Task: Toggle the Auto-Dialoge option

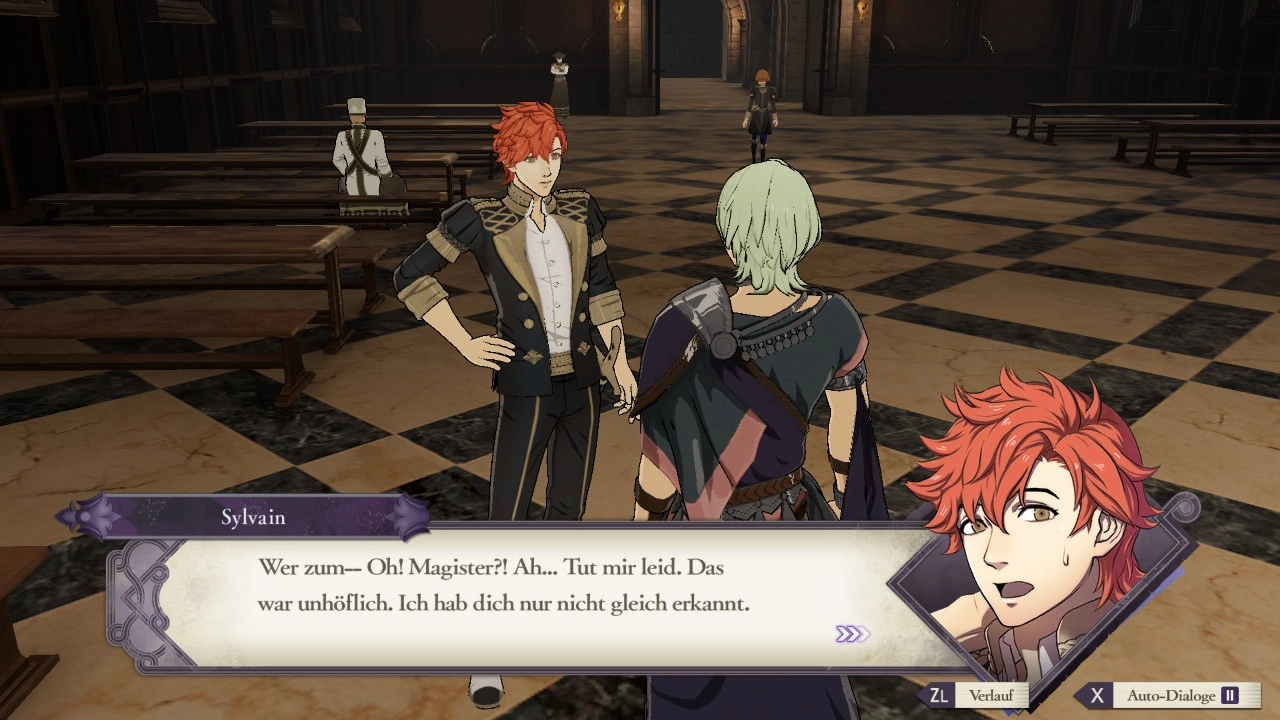Action: 1170,695
